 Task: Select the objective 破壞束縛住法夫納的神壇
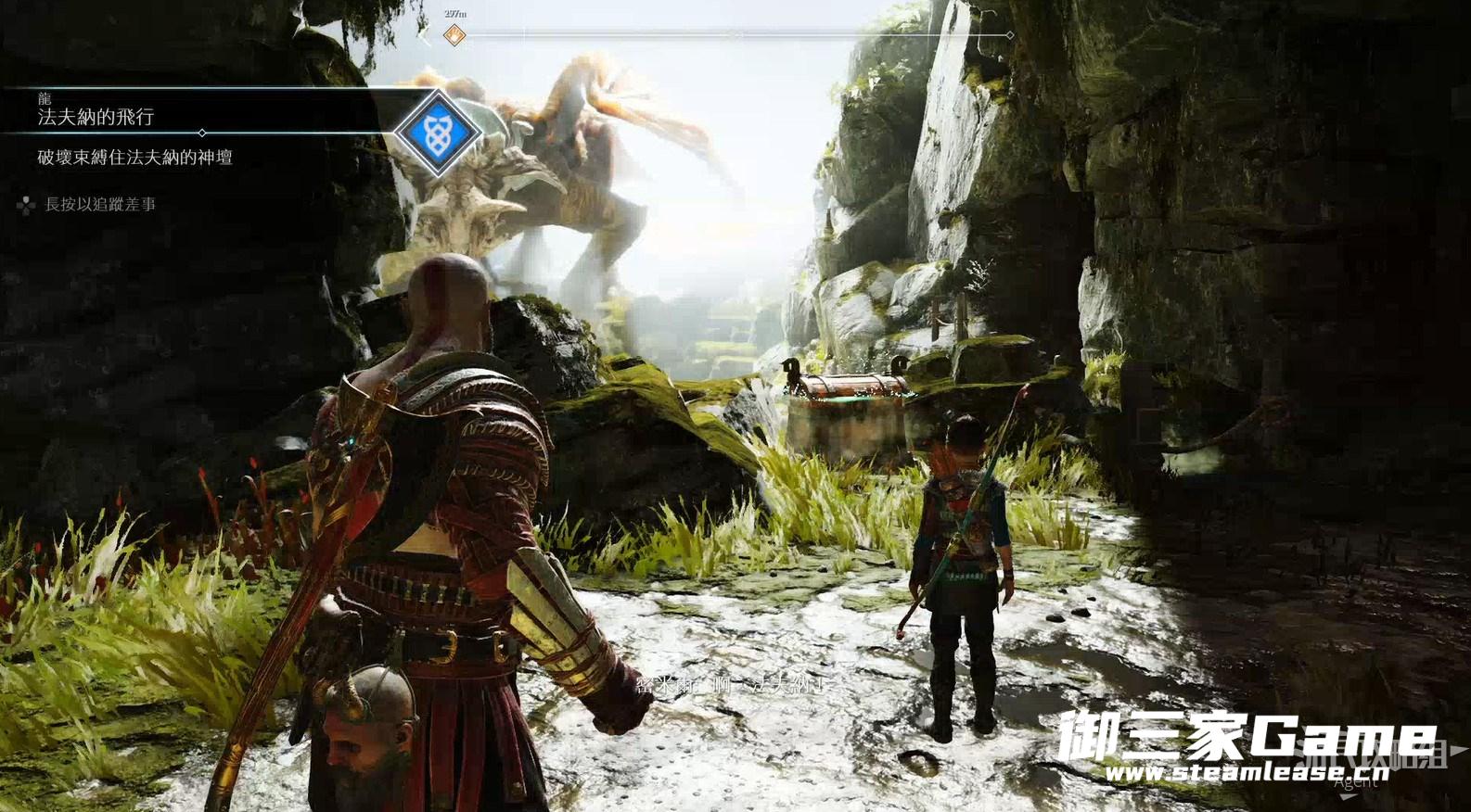point(135,158)
